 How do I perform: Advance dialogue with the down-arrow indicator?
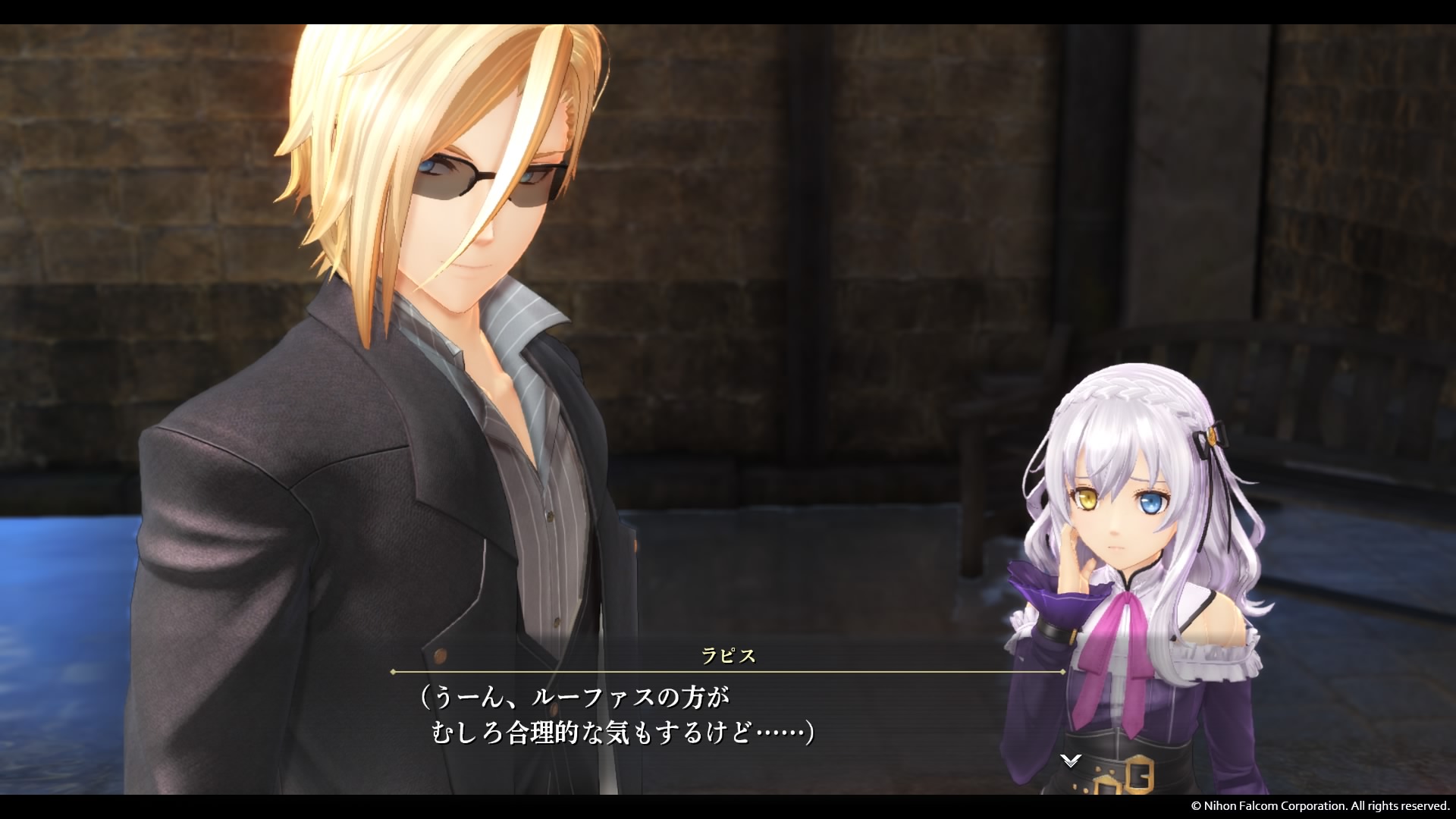point(1070,760)
